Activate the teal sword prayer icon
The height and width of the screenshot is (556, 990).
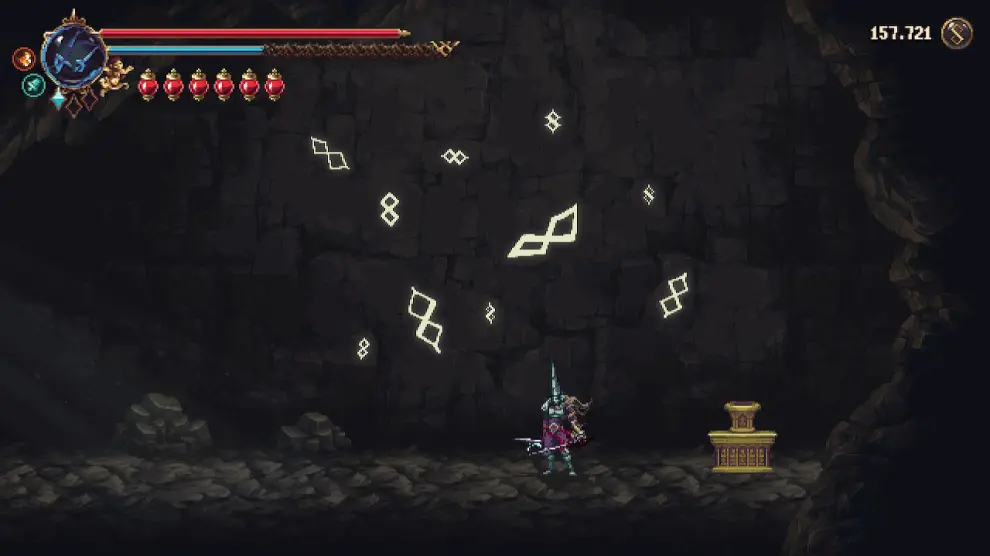pyautogui.click(x=33, y=85)
